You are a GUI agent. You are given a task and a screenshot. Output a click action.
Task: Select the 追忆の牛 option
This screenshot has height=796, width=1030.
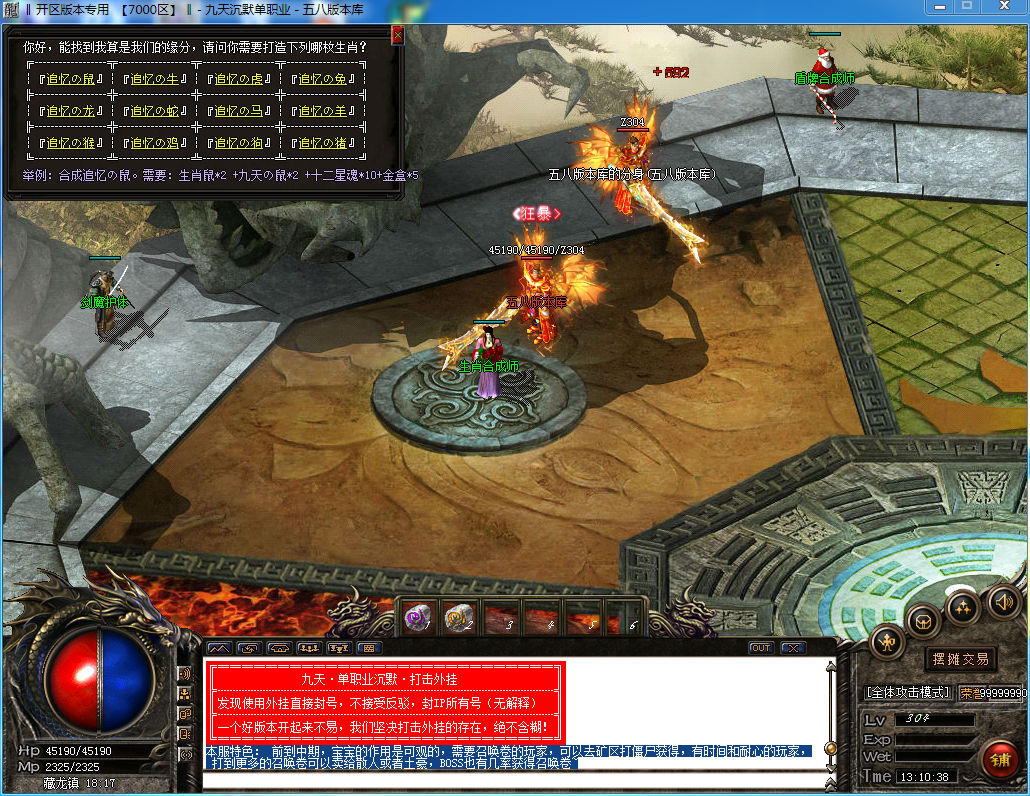154,79
